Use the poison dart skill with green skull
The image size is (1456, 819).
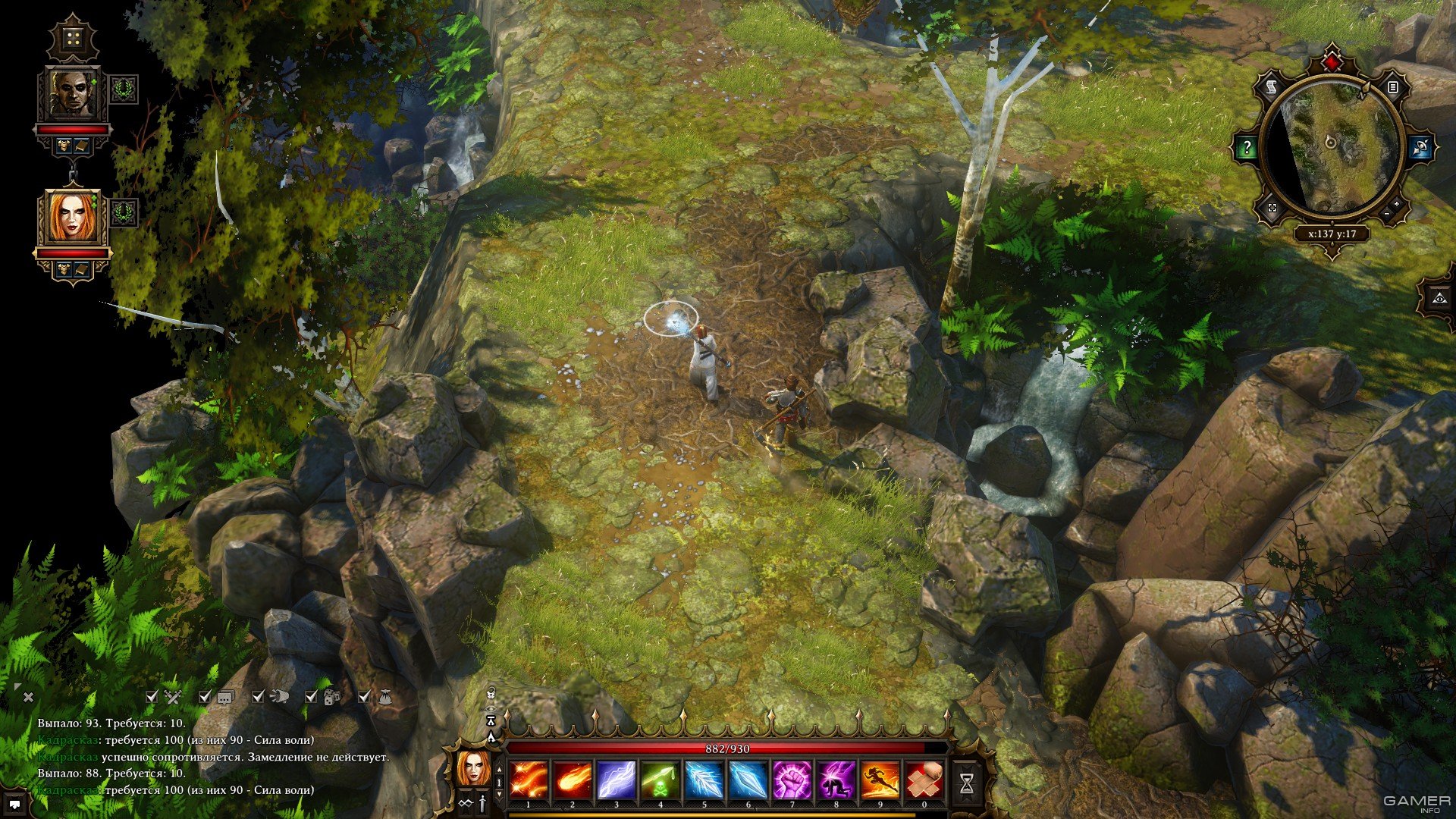pyautogui.click(x=661, y=780)
